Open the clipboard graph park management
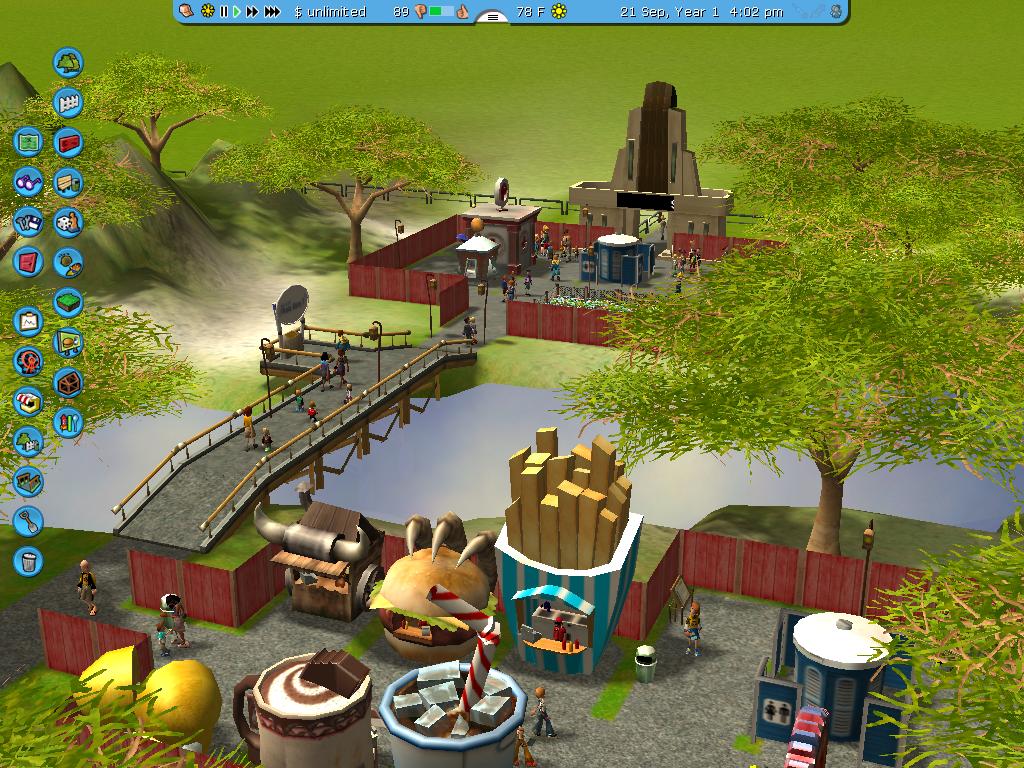 pyautogui.click(x=28, y=322)
